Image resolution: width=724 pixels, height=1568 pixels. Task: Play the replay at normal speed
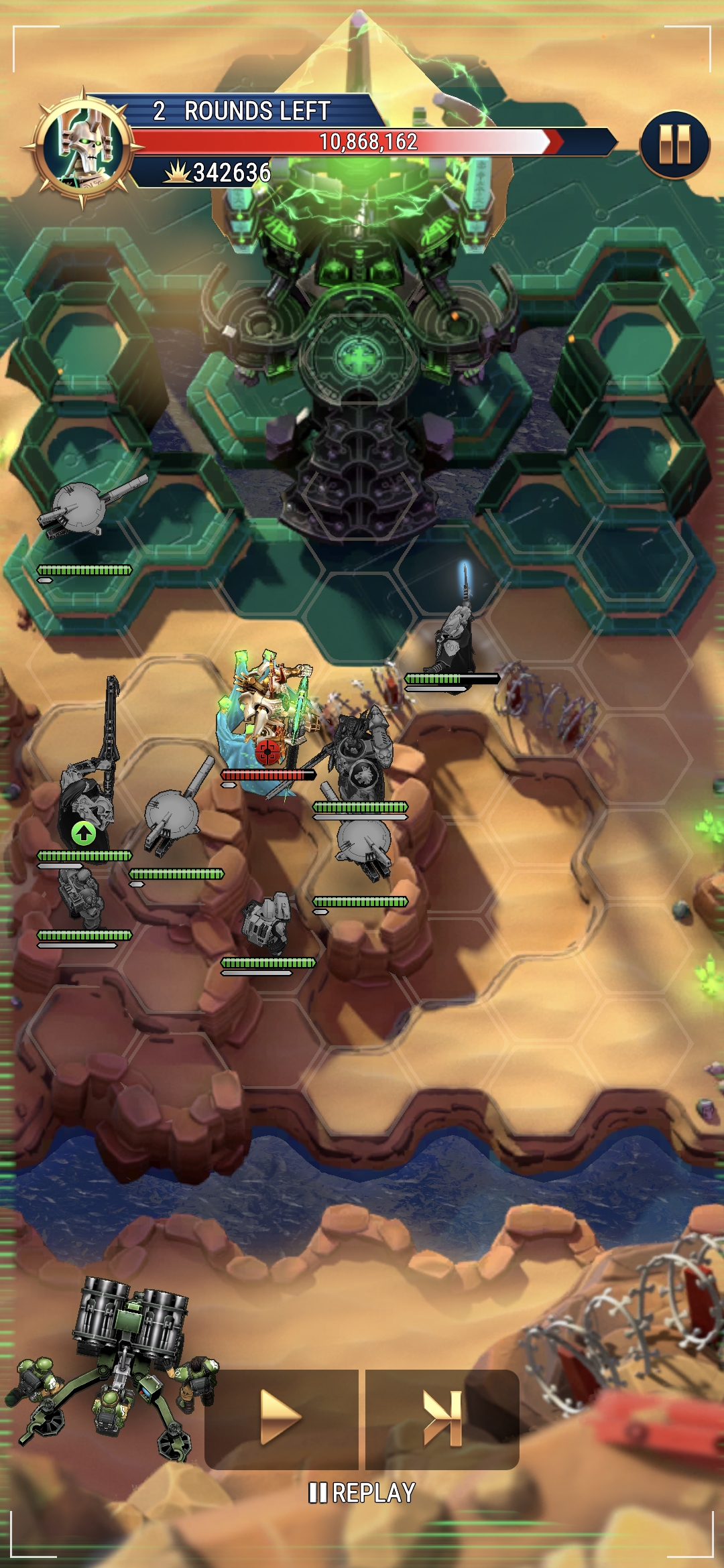click(281, 1417)
